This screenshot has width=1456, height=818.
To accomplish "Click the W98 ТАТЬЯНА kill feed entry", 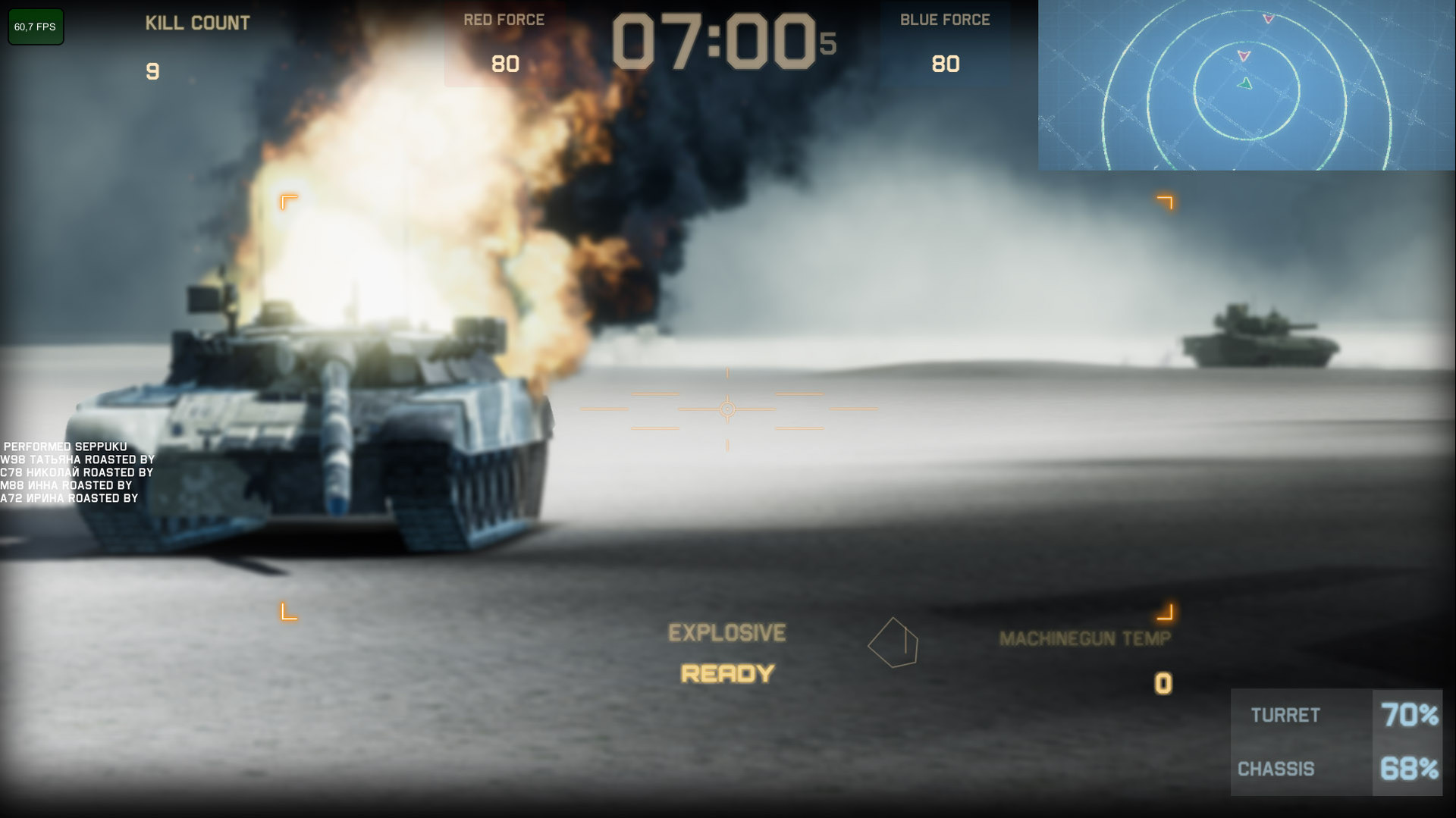I will click(77, 459).
